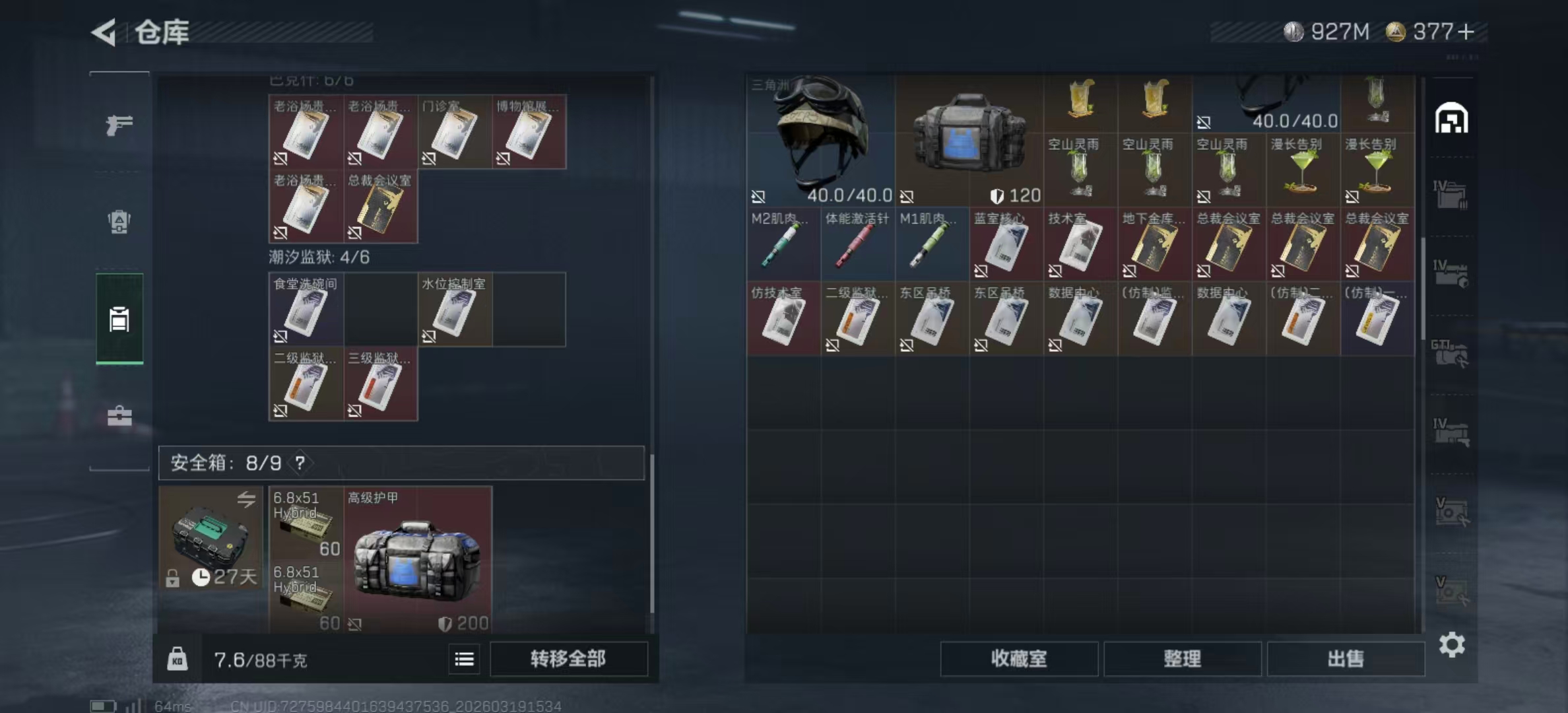Select the briefcase icon at bottom of left sidebar
The height and width of the screenshot is (713, 1568).
[119, 416]
